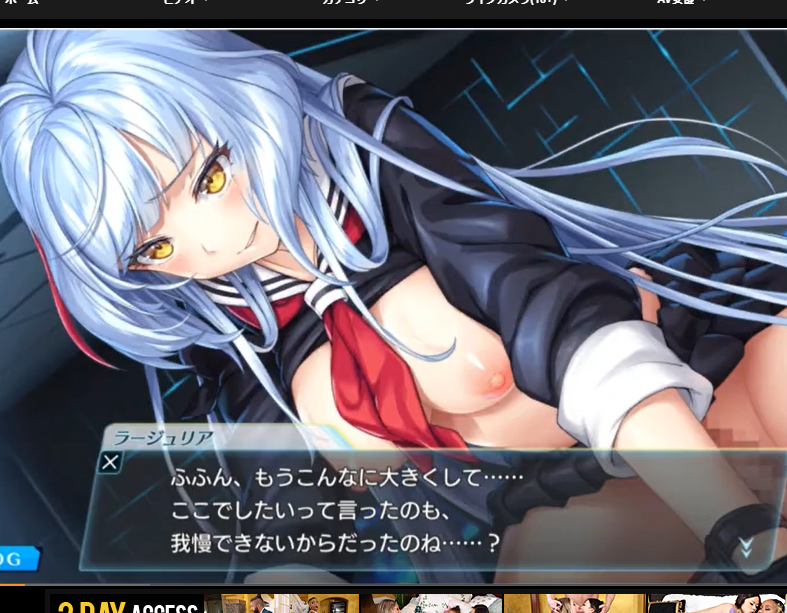Click the 2 DAY ACCESS ad banner
The image size is (787, 613).
pos(127,604)
